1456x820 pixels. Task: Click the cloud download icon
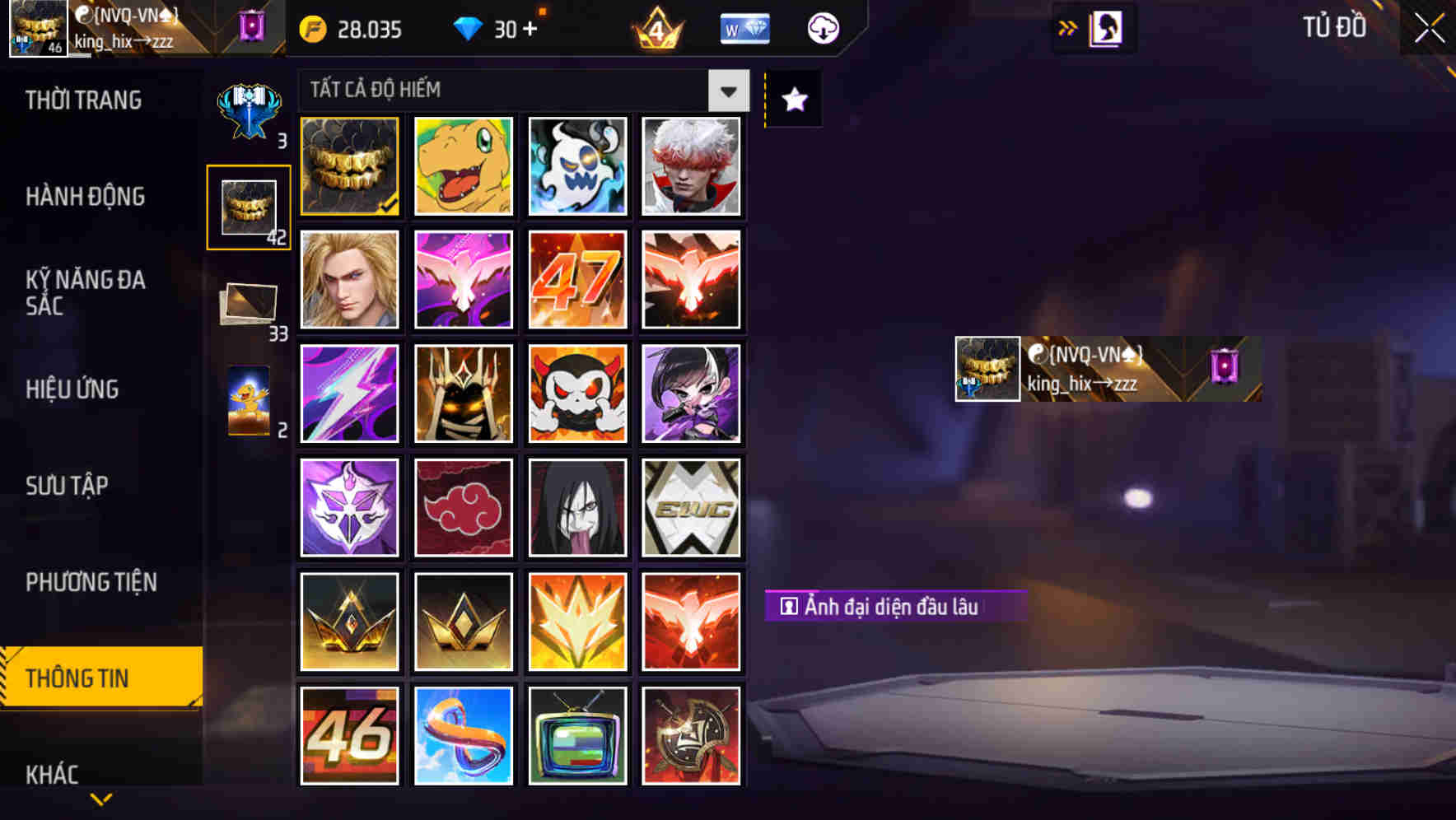tap(821, 28)
